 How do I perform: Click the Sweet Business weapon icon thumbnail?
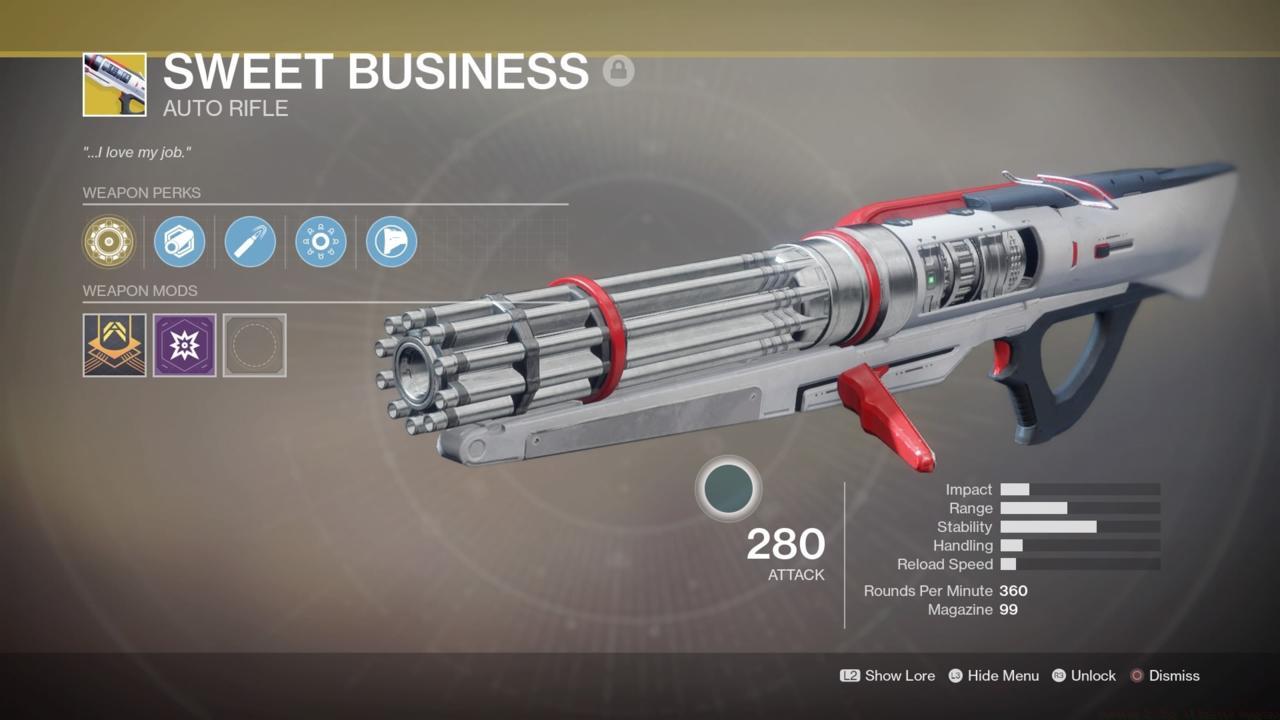(114, 84)
